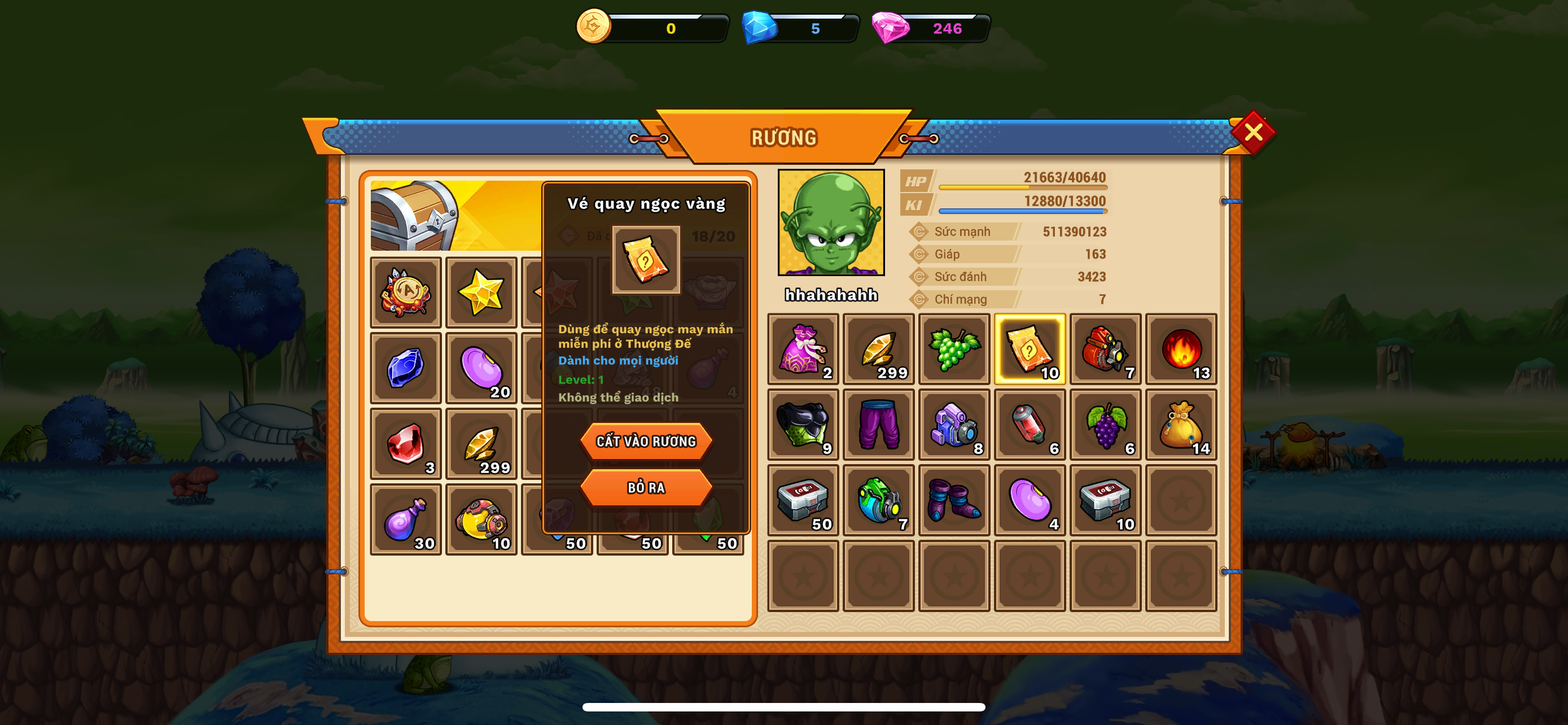Choose the red crab medal chest slot
The width and height of the screenshot is (1568, 725).
pos(405,293)
